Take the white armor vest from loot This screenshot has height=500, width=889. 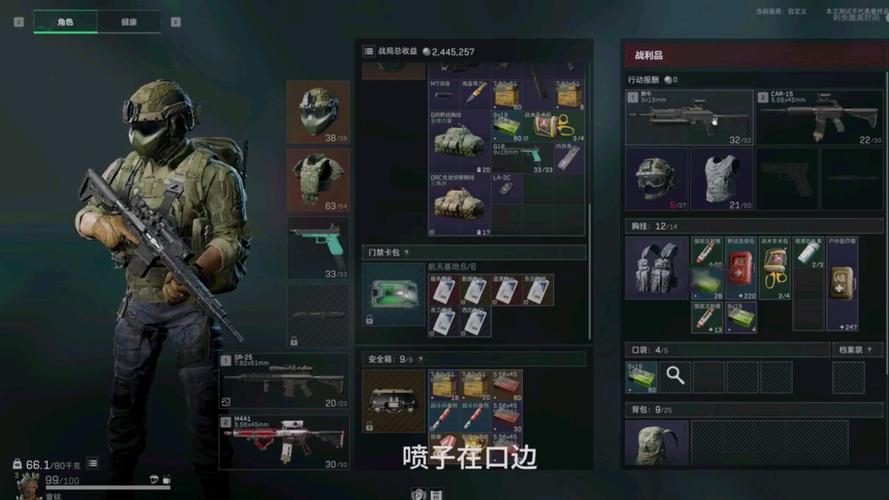pyautogui.click(x=721, y=179)
